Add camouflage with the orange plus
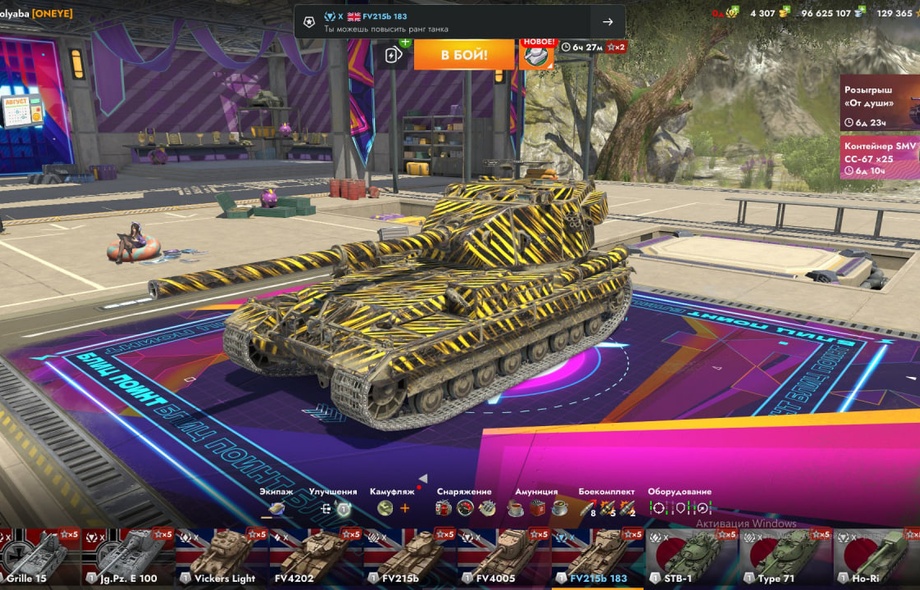Image resolution: width=920 pixels, height=590 pixels. pyautogui.click(x=405, y=508)
